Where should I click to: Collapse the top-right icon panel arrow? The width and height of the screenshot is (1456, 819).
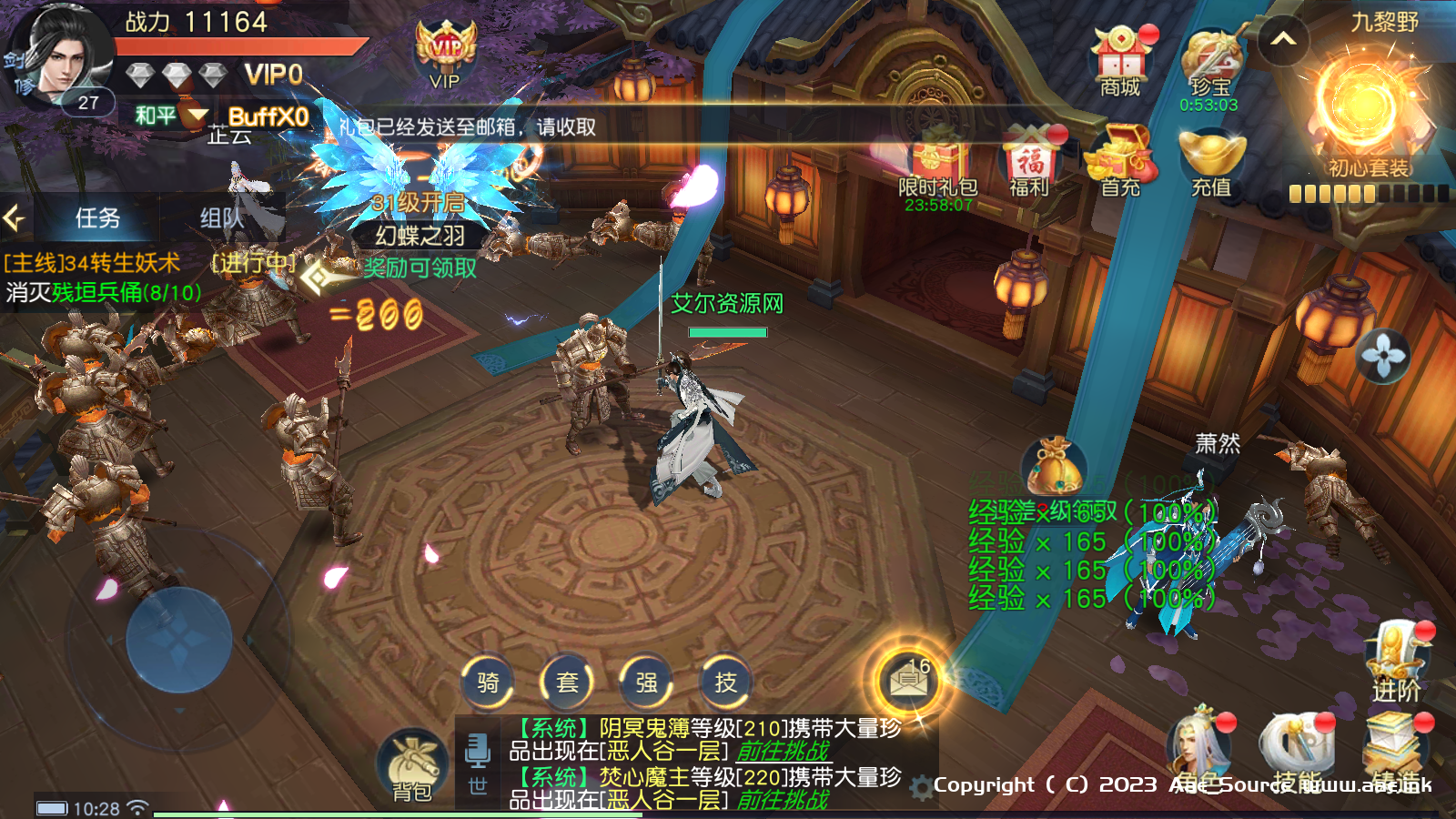point(1283,39)
